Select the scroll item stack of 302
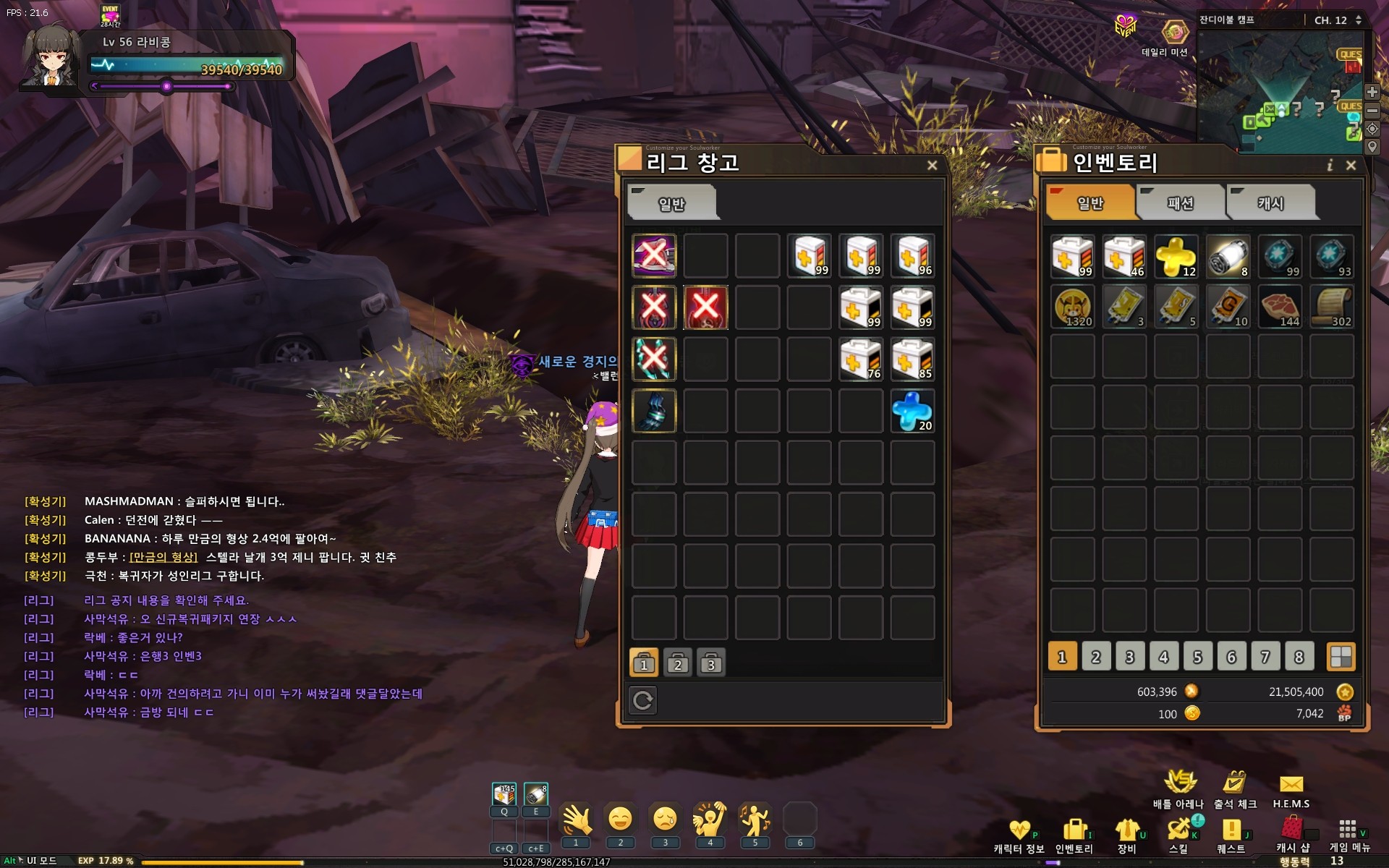Screen dimensions: 1389x868 (x=1332, y=307)
